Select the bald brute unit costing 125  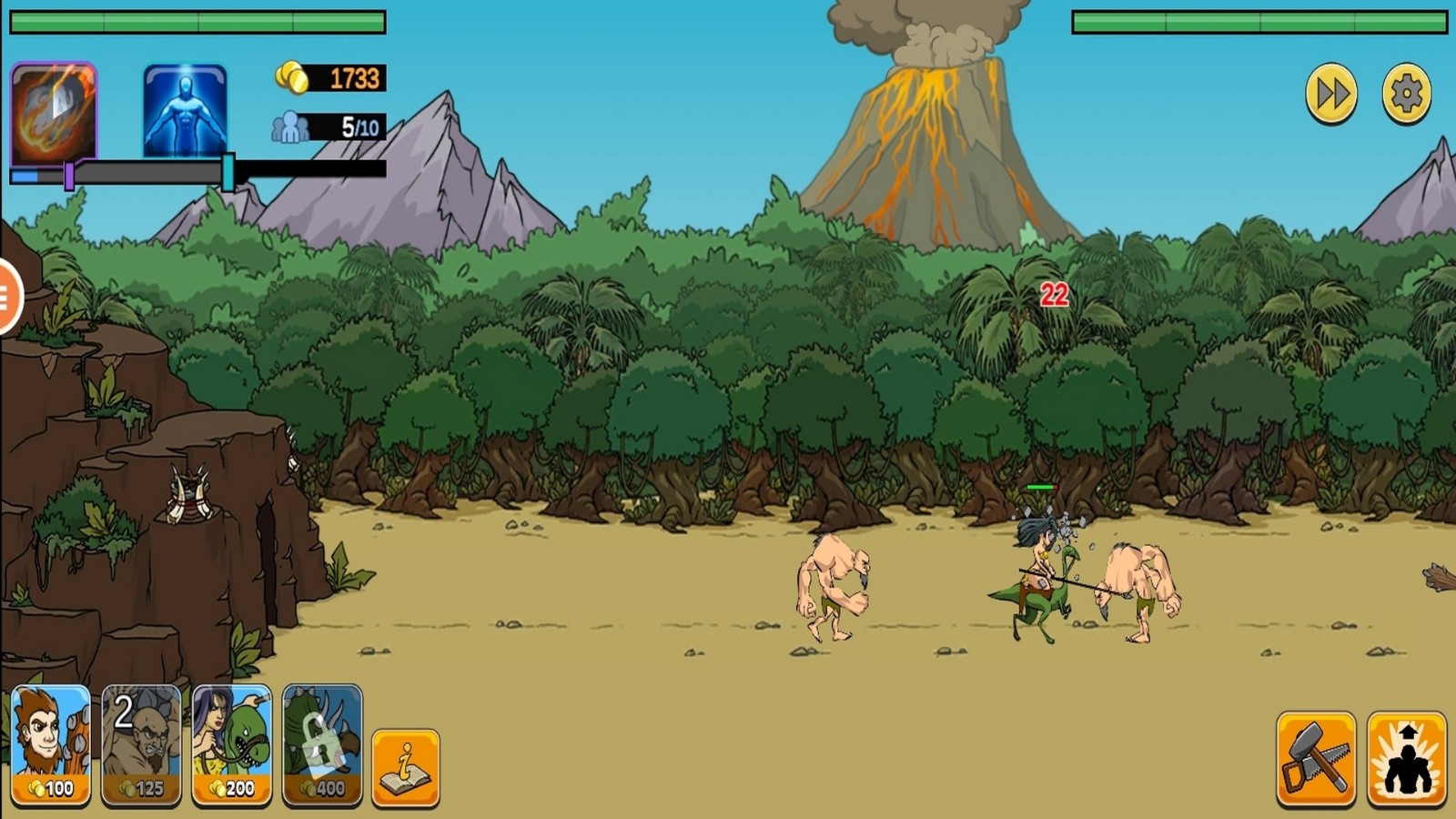click(x=141, y=745)
